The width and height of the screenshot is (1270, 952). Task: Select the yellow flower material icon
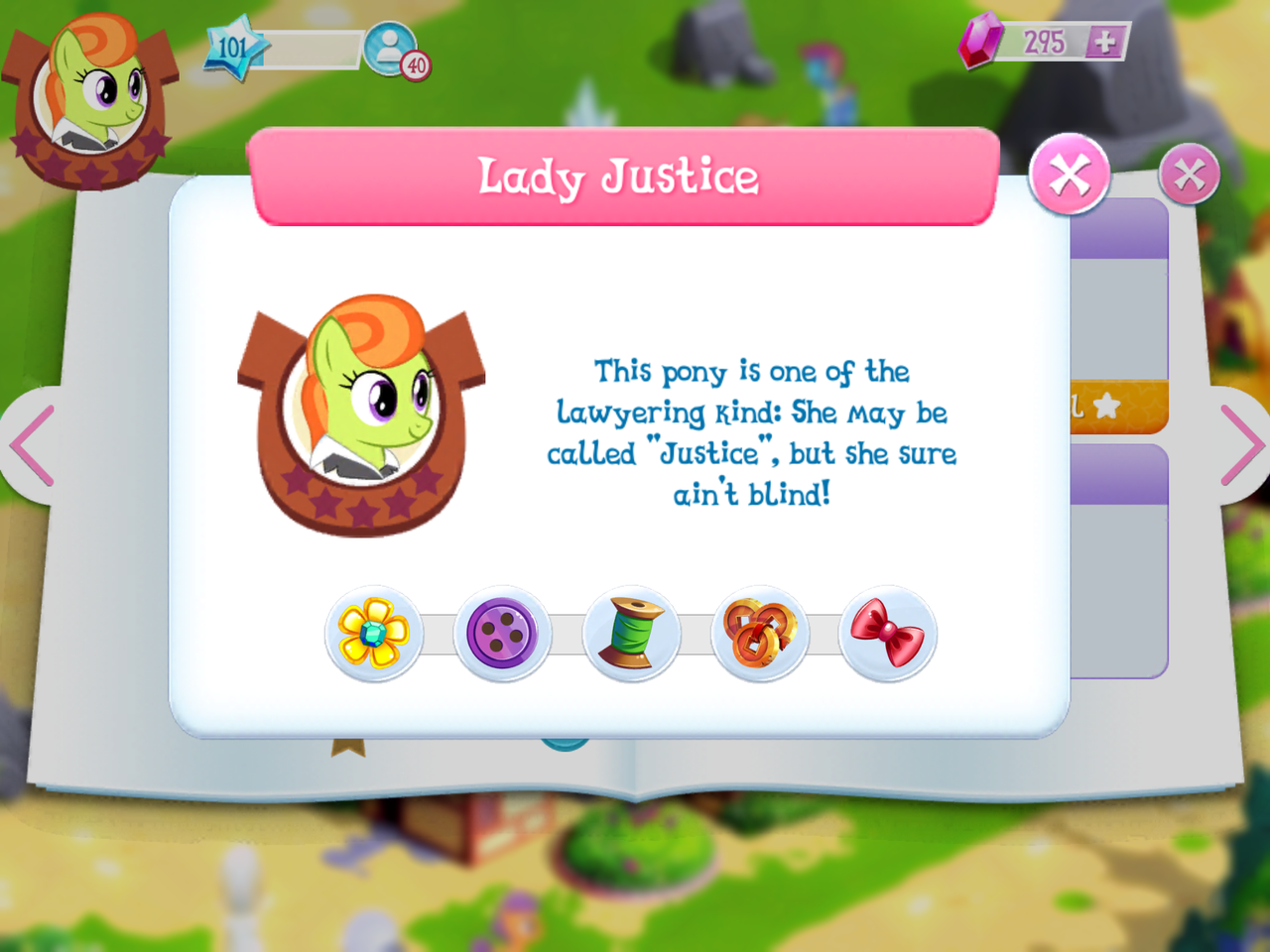pyautogui.click(x=373, y=633)
